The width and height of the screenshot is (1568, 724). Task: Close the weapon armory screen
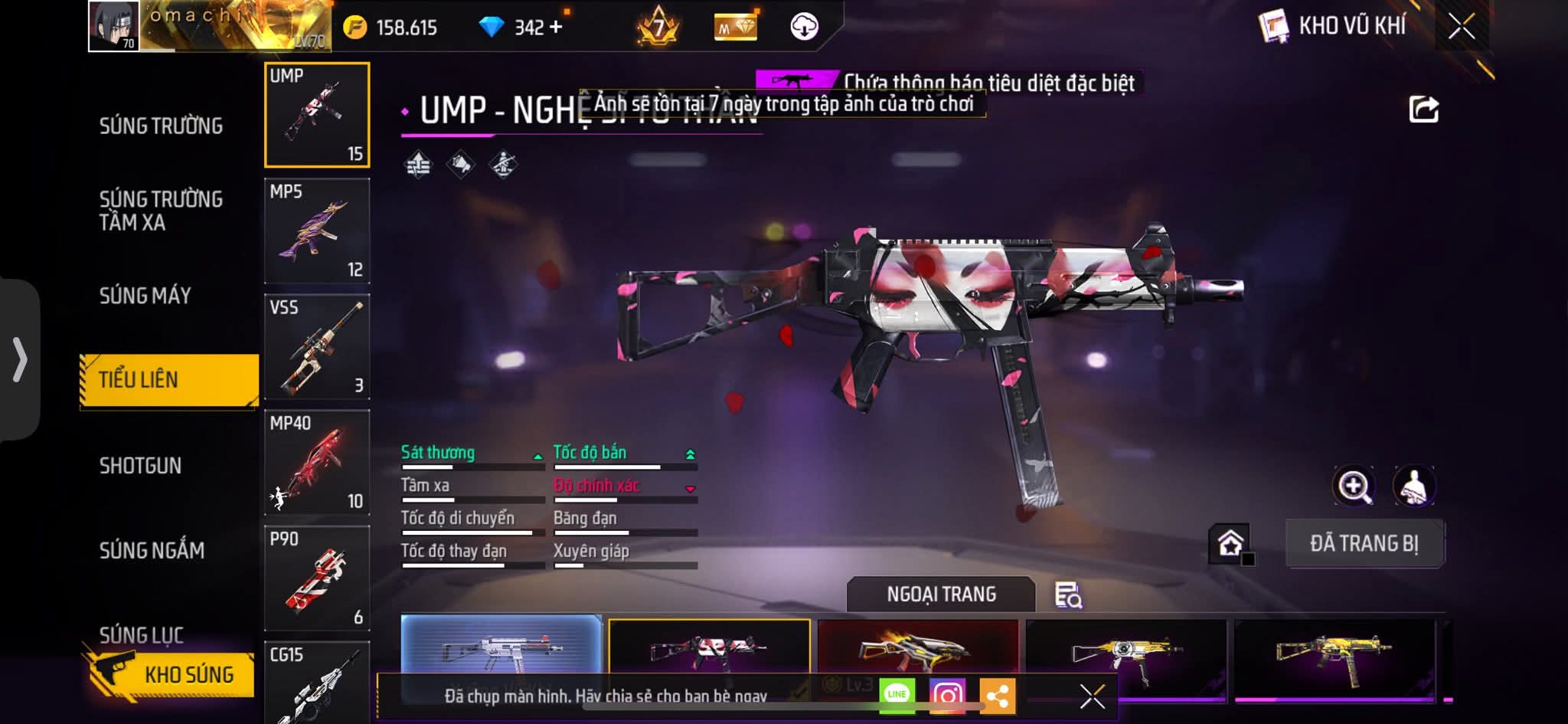(1461, 27)
